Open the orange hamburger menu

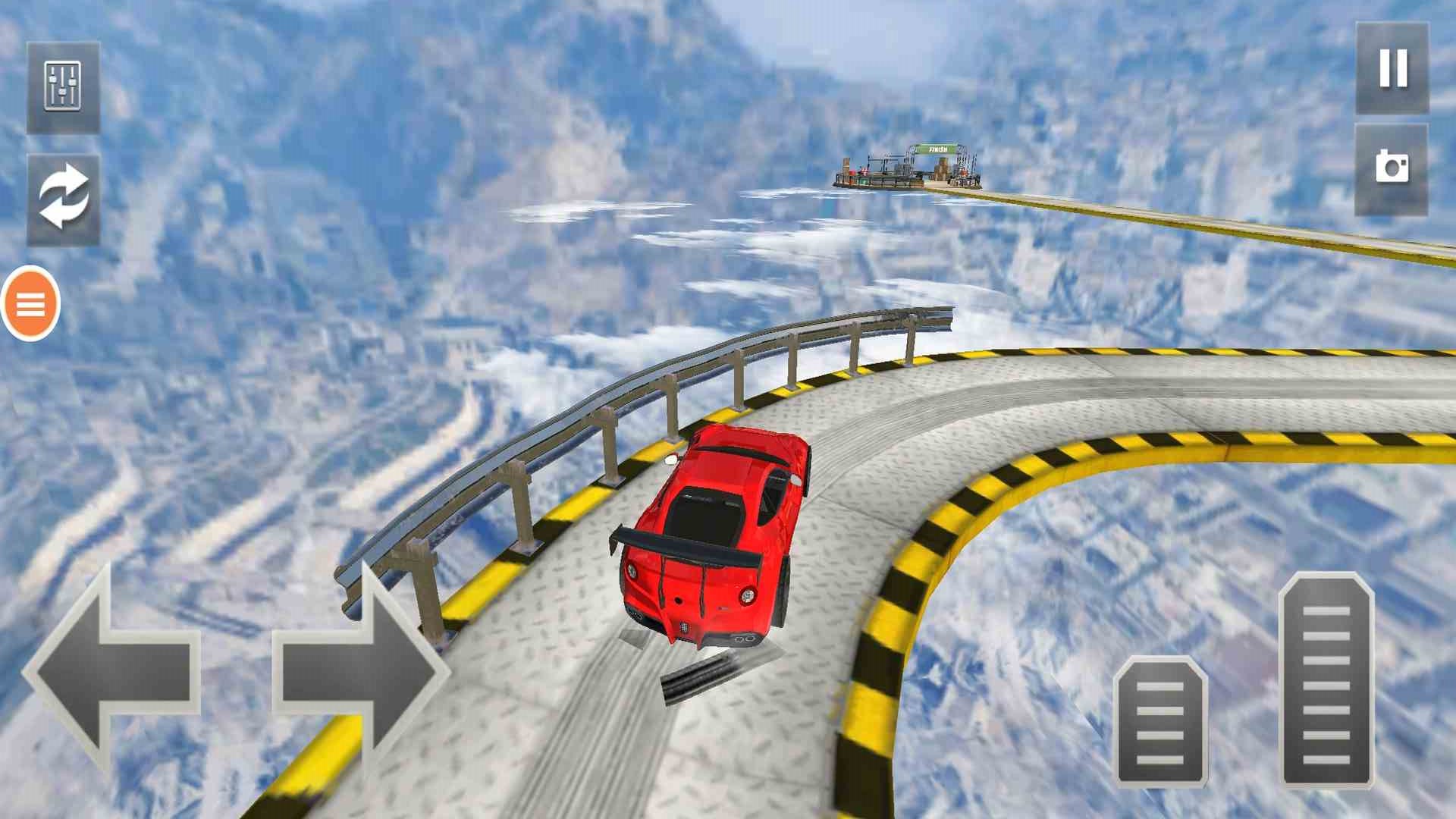pyautogui.click(x=30, y=303)
